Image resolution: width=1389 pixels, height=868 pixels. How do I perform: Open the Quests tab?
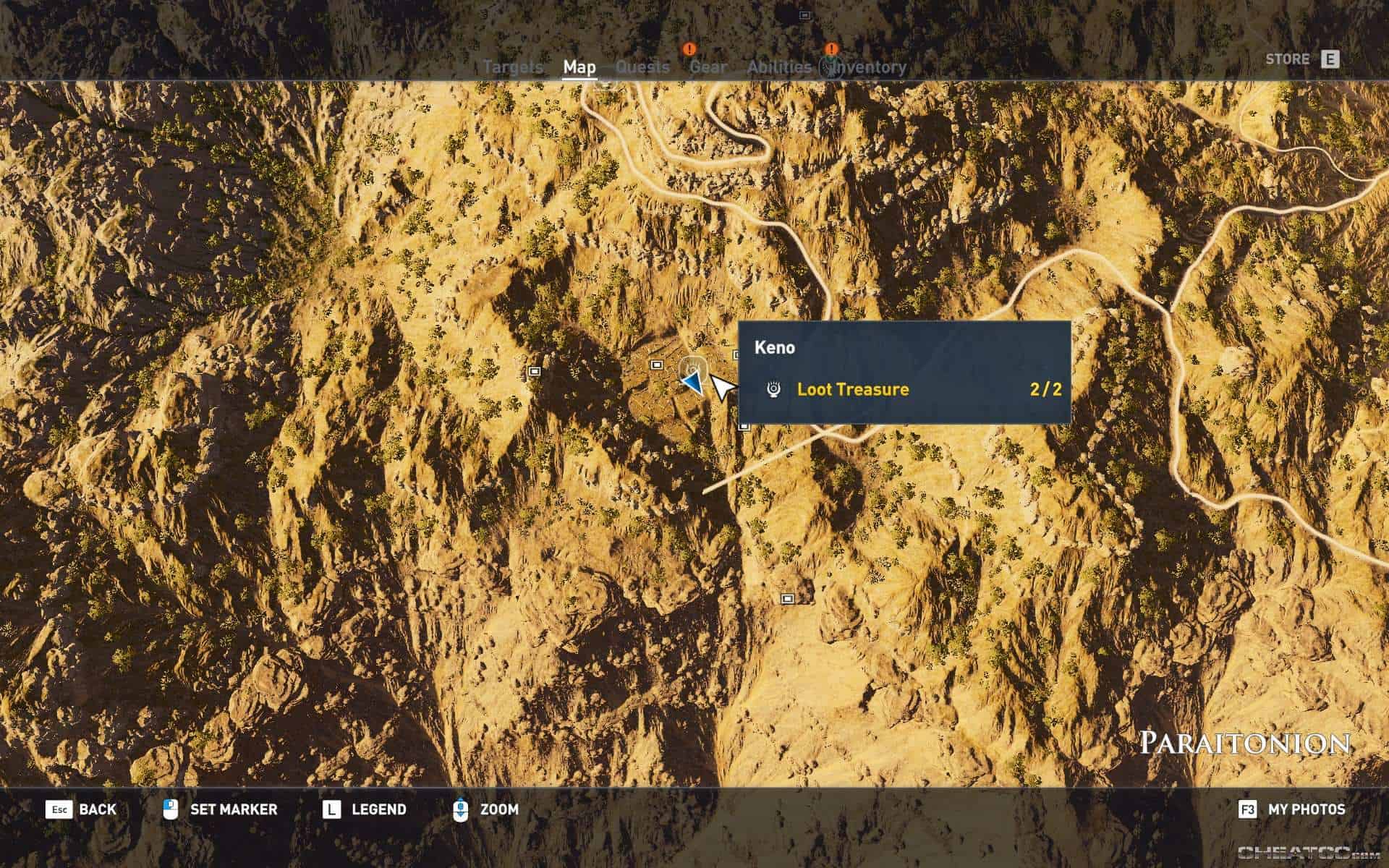pyautogui.click(x=642, y=67)
